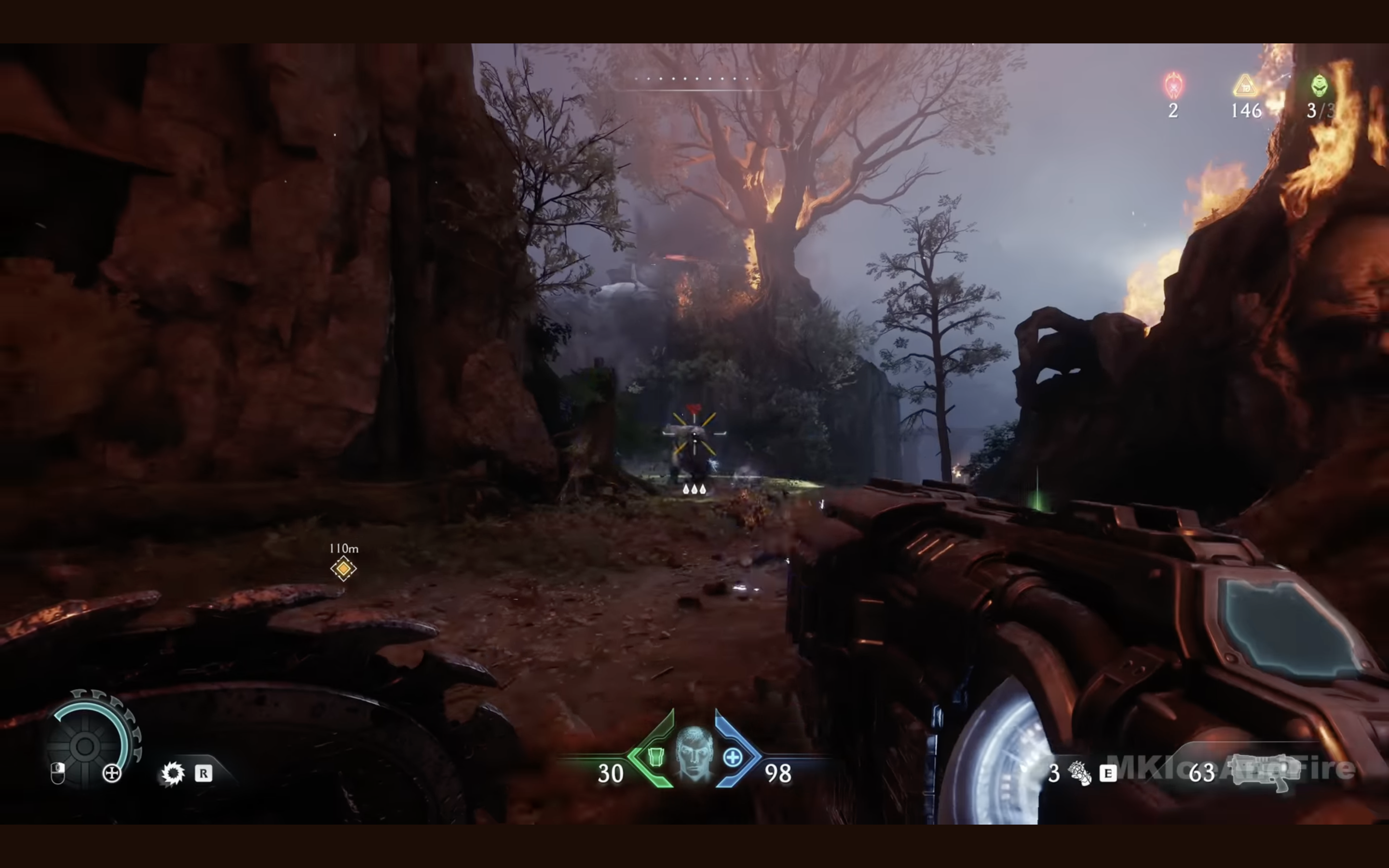Click the Slayer face portrait
Image resolution: width=1389 pixels, height=868 pixels.
coord(694,753)
